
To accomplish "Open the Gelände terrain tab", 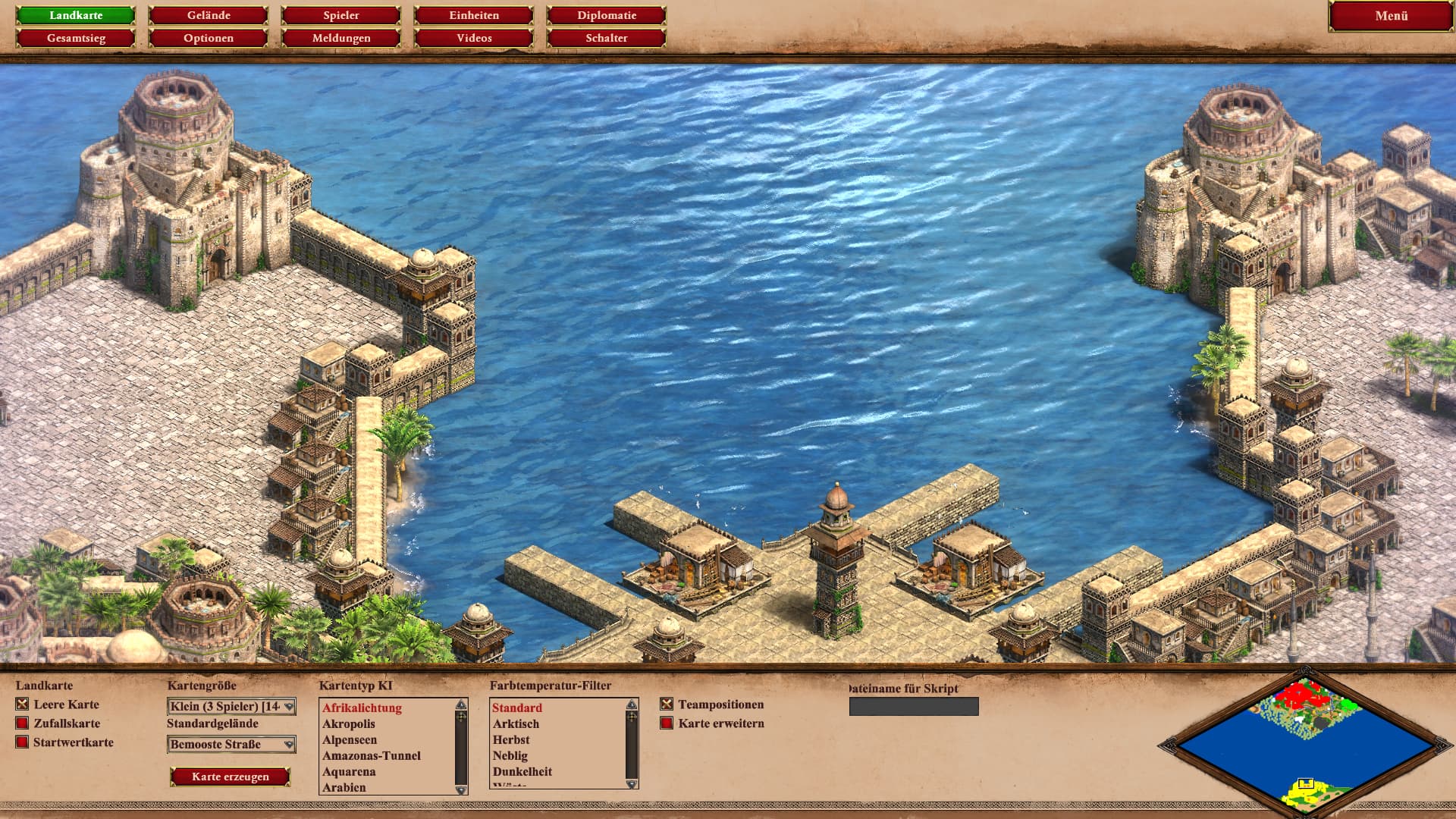I will tap(209, 15).
